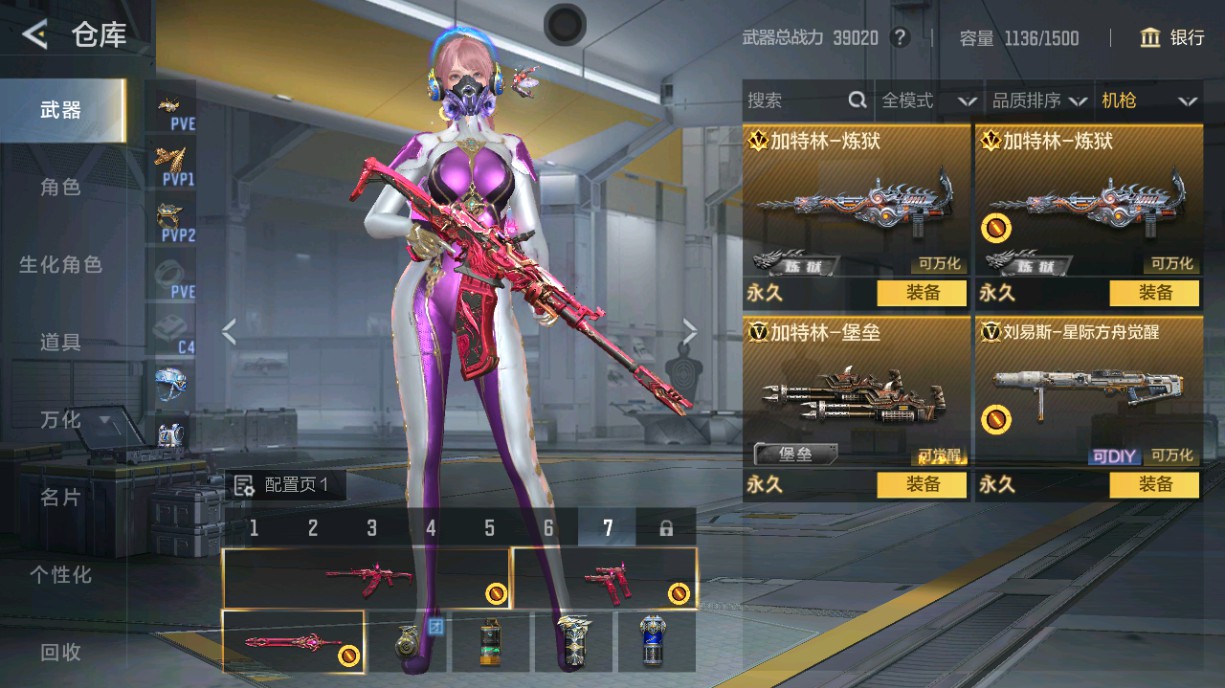Show help for 武器总战力 question mark
This screenshot has width=1225, height=688.
point(900,38)
